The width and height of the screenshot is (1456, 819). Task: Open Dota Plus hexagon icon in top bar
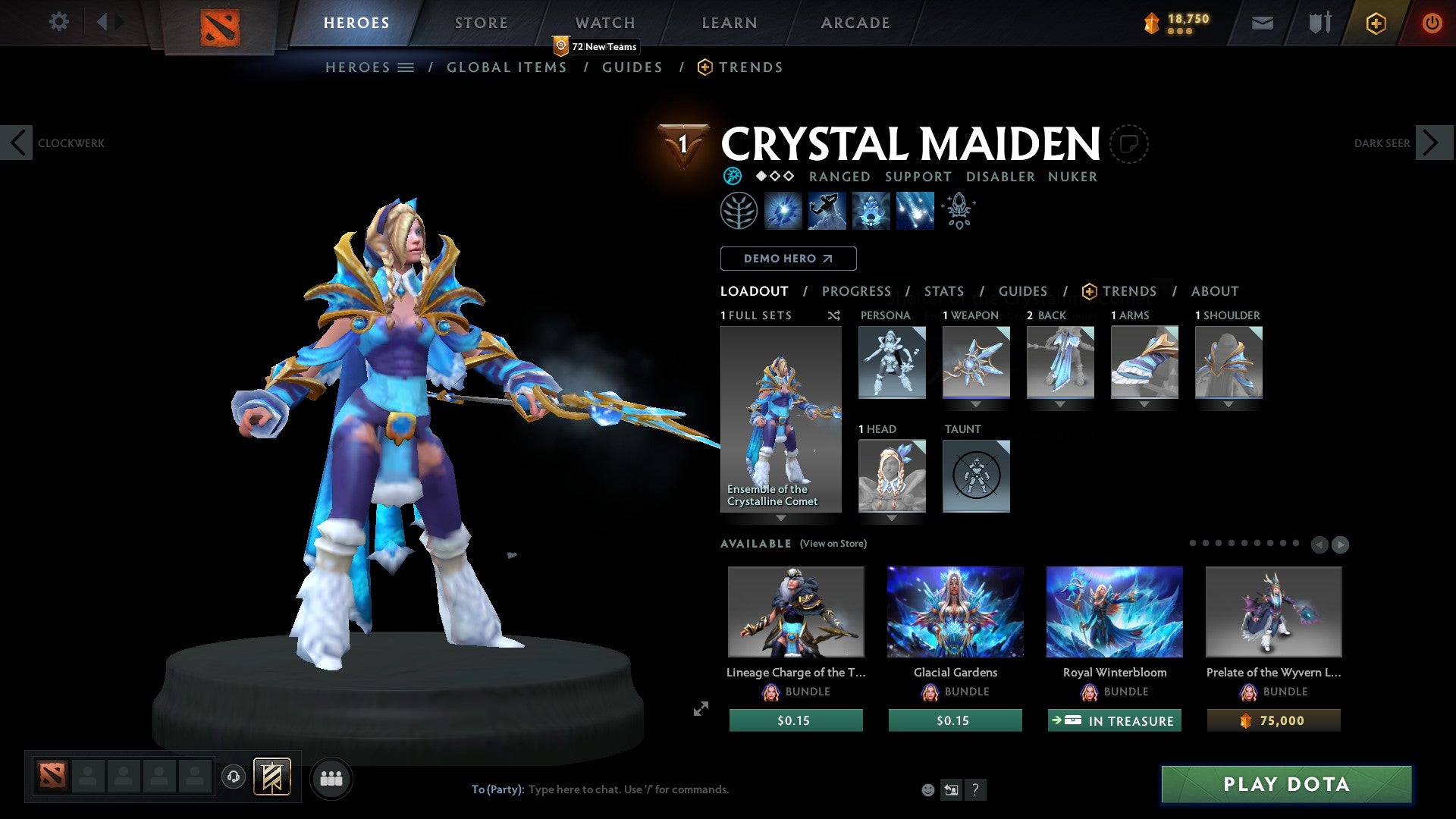pyautogui.click(x=1375, y=23)
